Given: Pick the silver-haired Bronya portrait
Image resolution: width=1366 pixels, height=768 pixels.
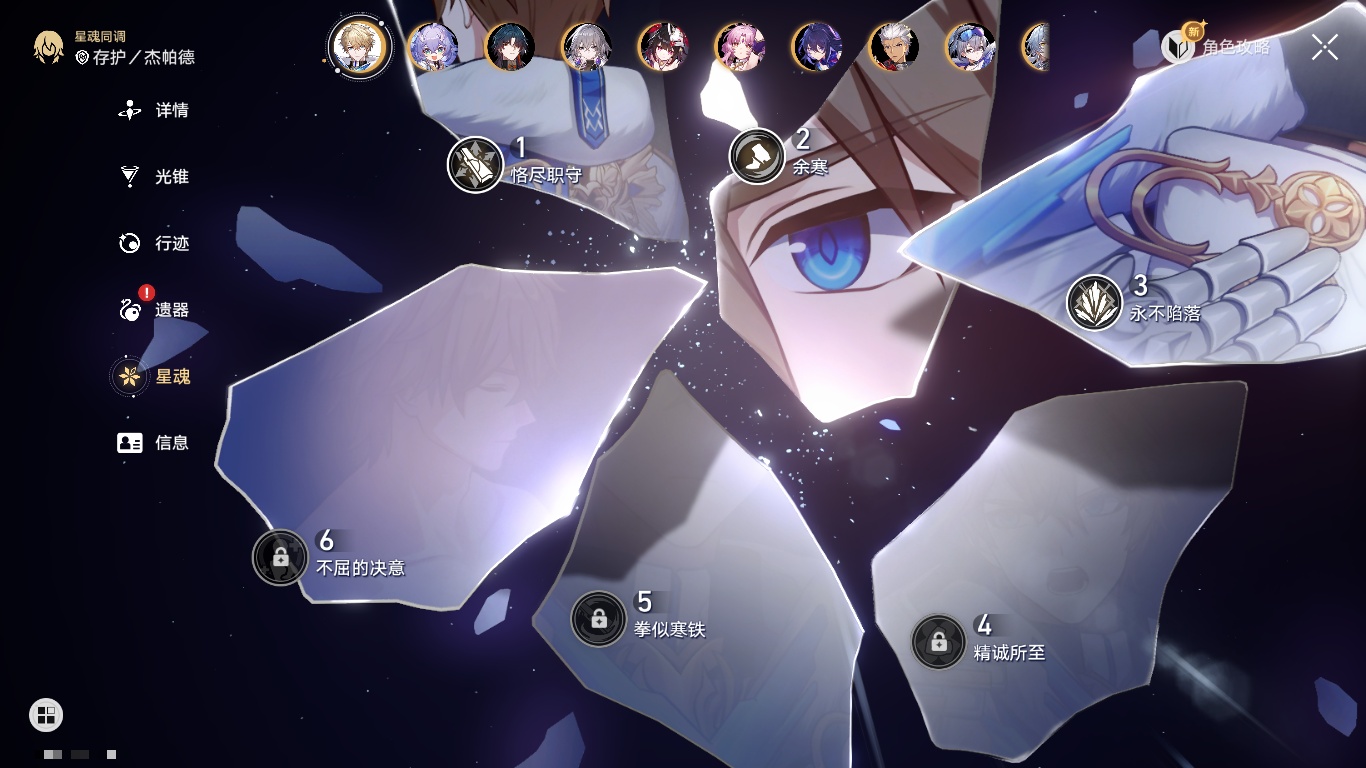Looking at the screenshot, I should 587,47.
